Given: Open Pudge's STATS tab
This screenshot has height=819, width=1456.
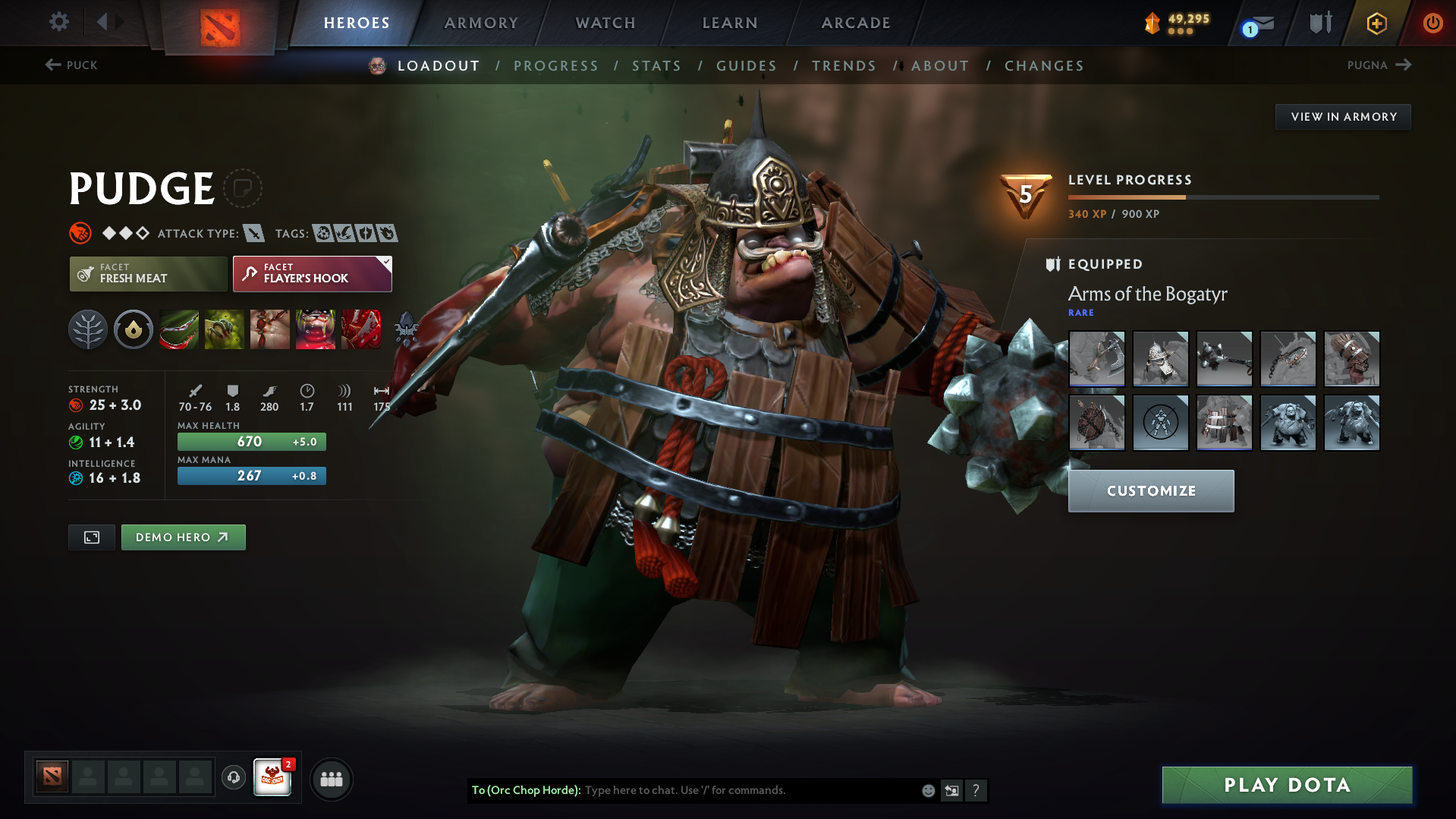Looking at the screenshot, I should [656, 65].
